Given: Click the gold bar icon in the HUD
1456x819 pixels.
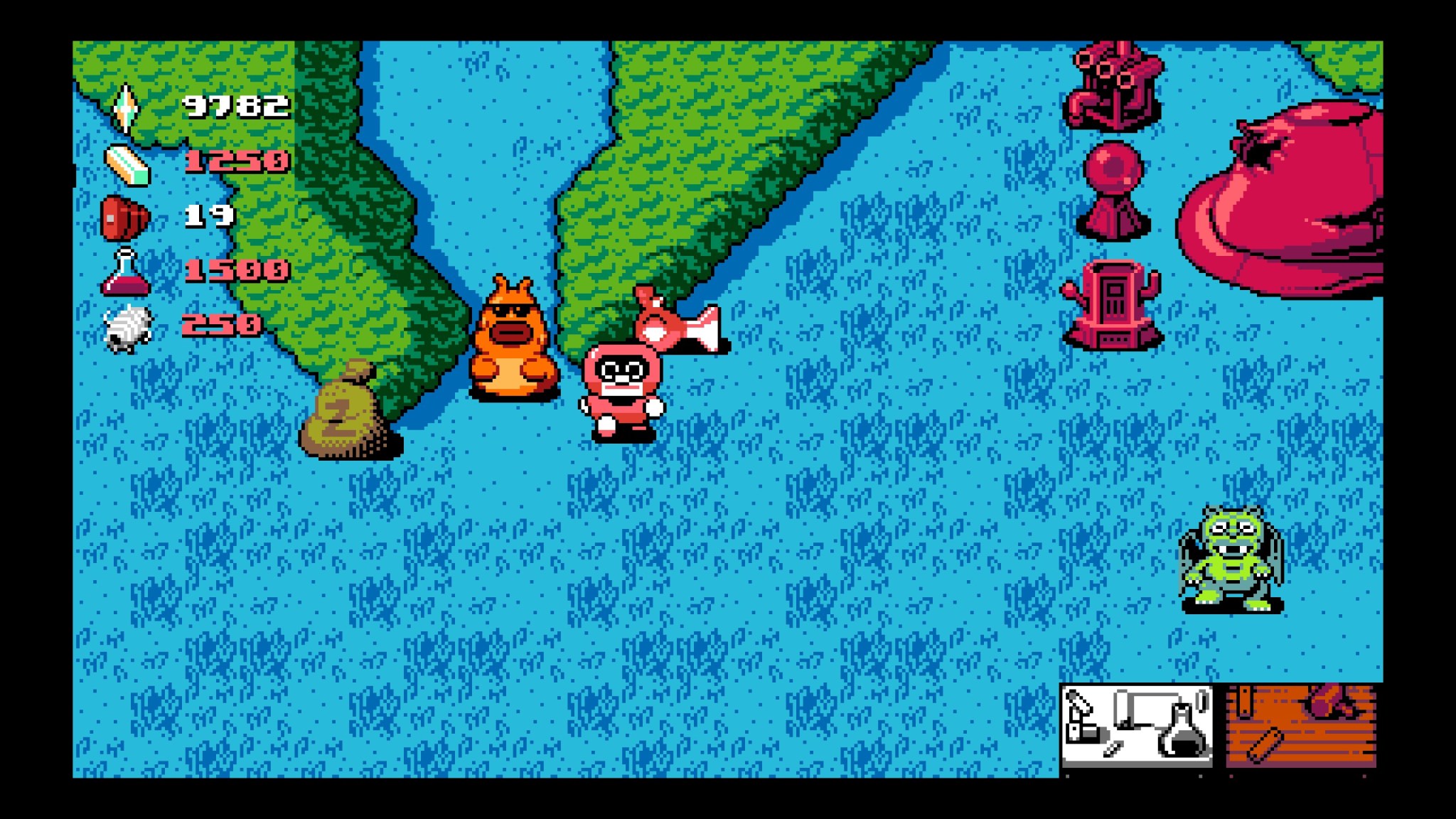Looking at the screenshot, I should 125,165.
